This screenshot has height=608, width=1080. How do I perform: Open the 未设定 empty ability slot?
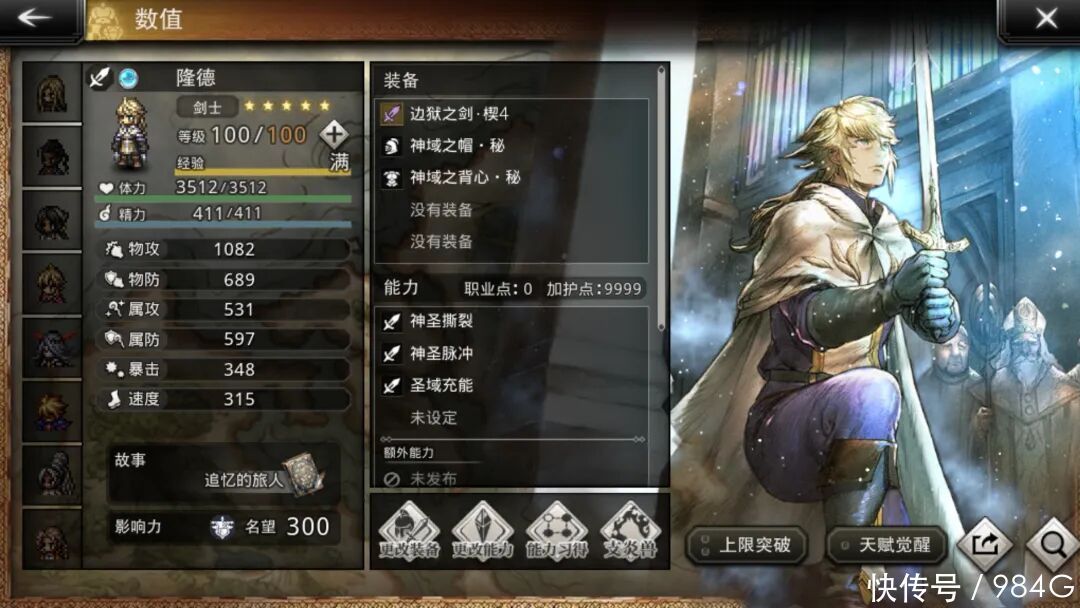click(x=512, y=417)
